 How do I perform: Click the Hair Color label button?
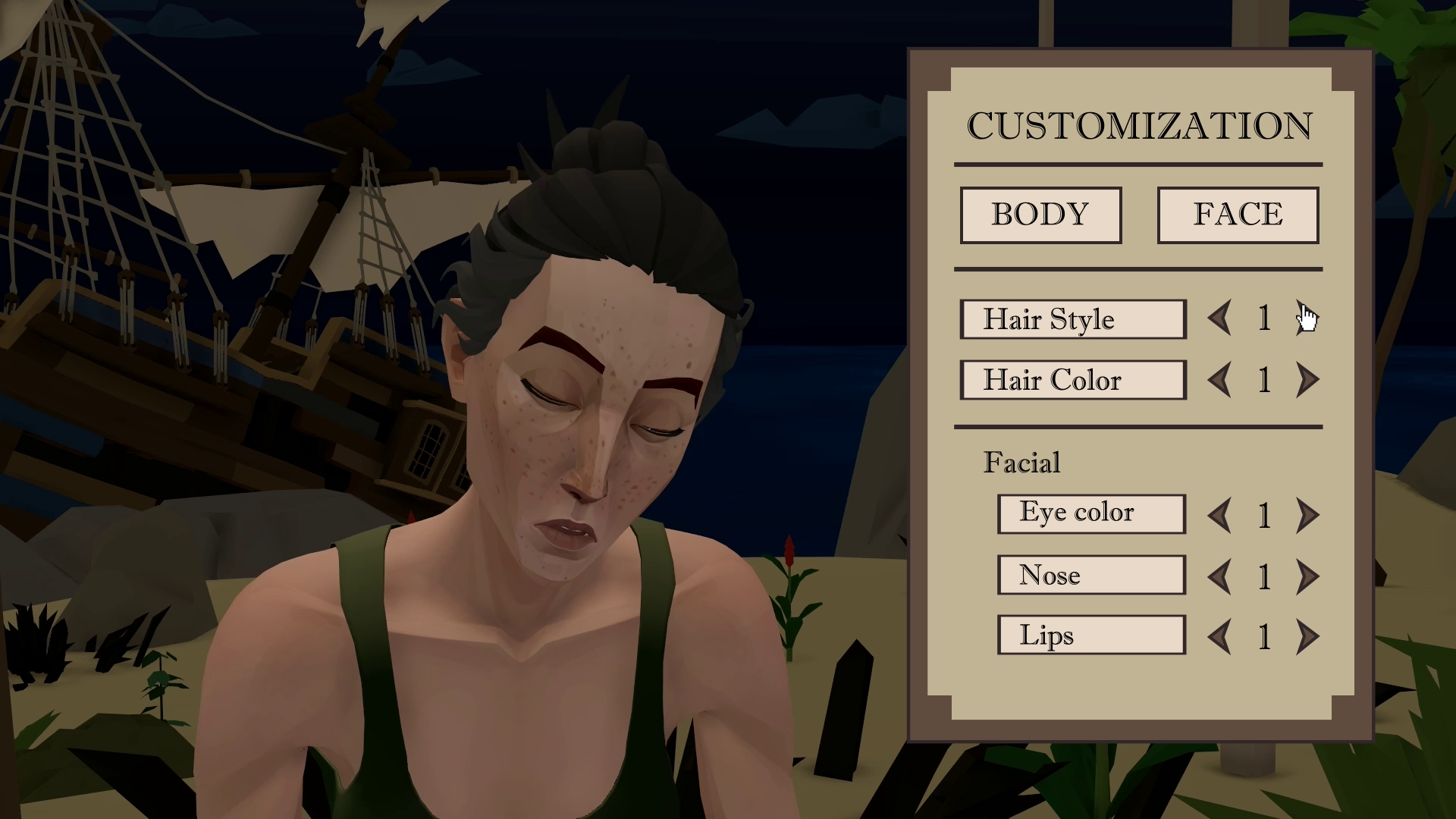tap(1072, 380)
